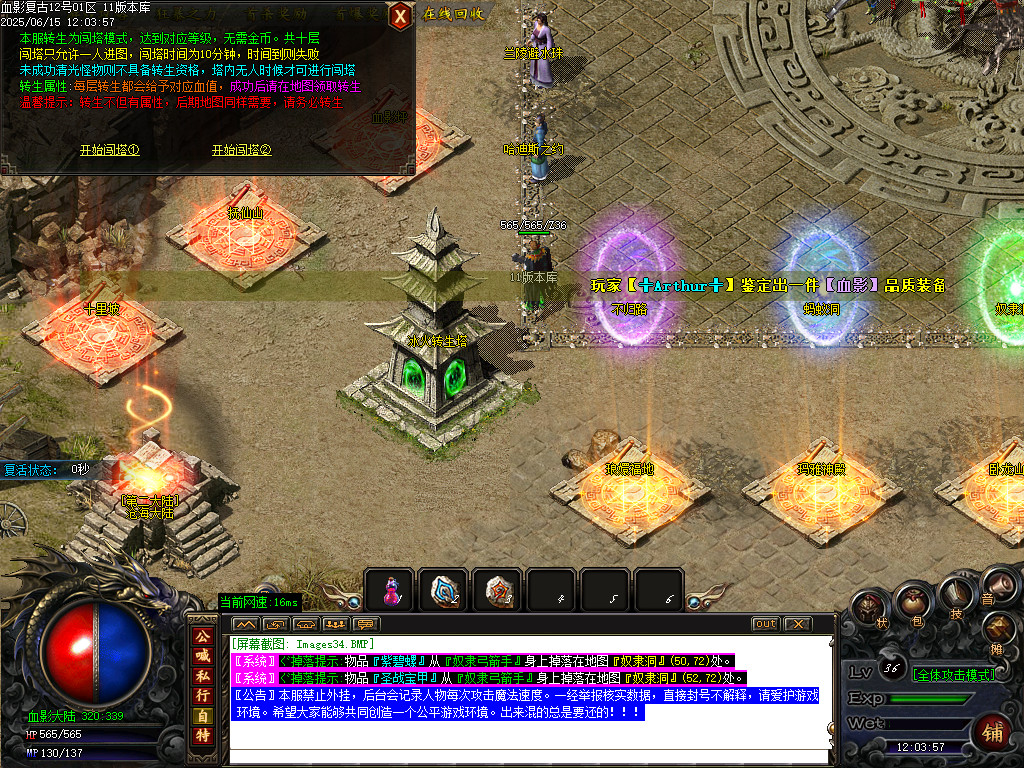Open the skills (技) book icon

pyautogui.click(x=955, y=599)
